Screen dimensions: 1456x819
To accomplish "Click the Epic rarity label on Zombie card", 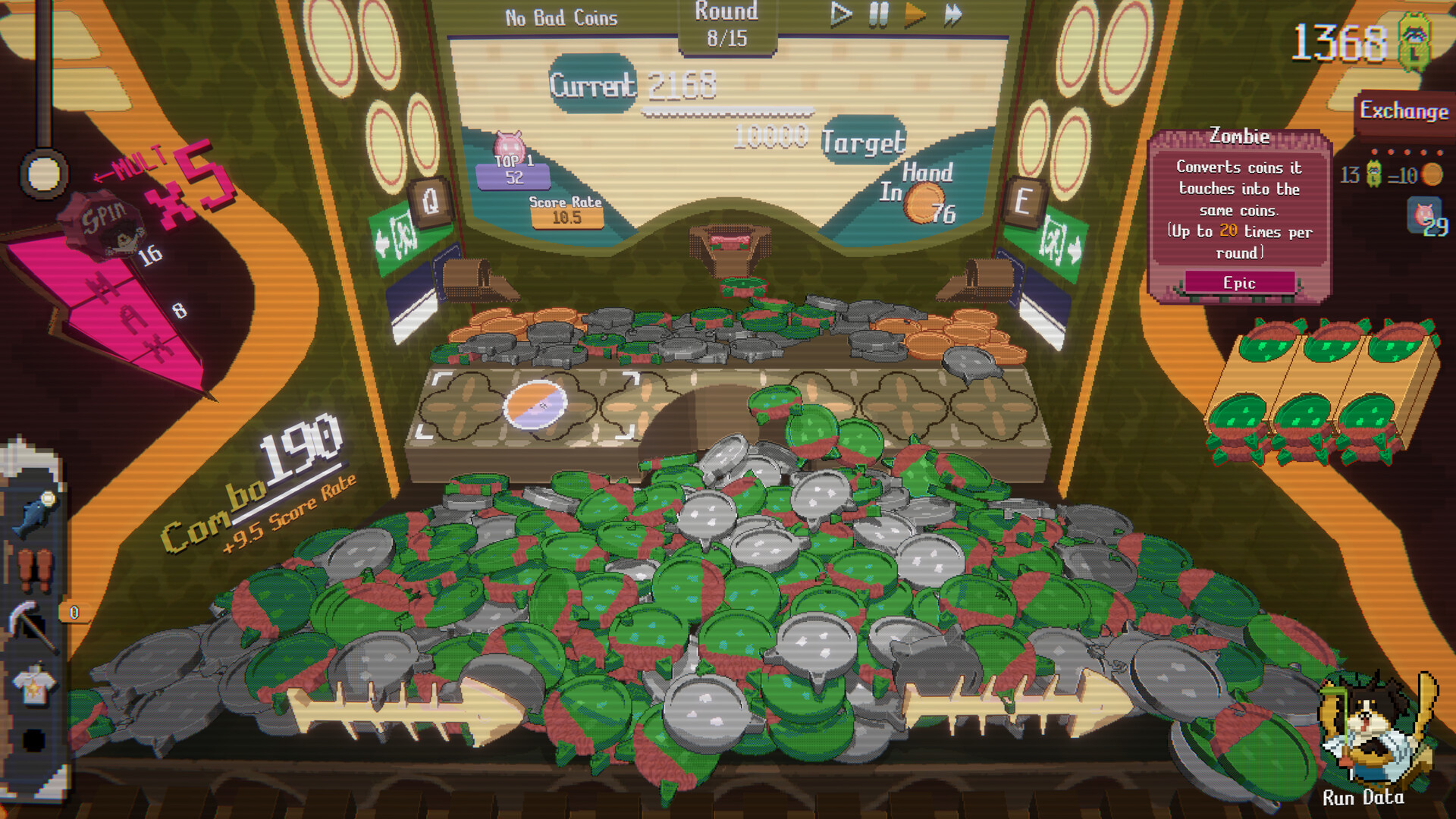I will point(1238,283).
